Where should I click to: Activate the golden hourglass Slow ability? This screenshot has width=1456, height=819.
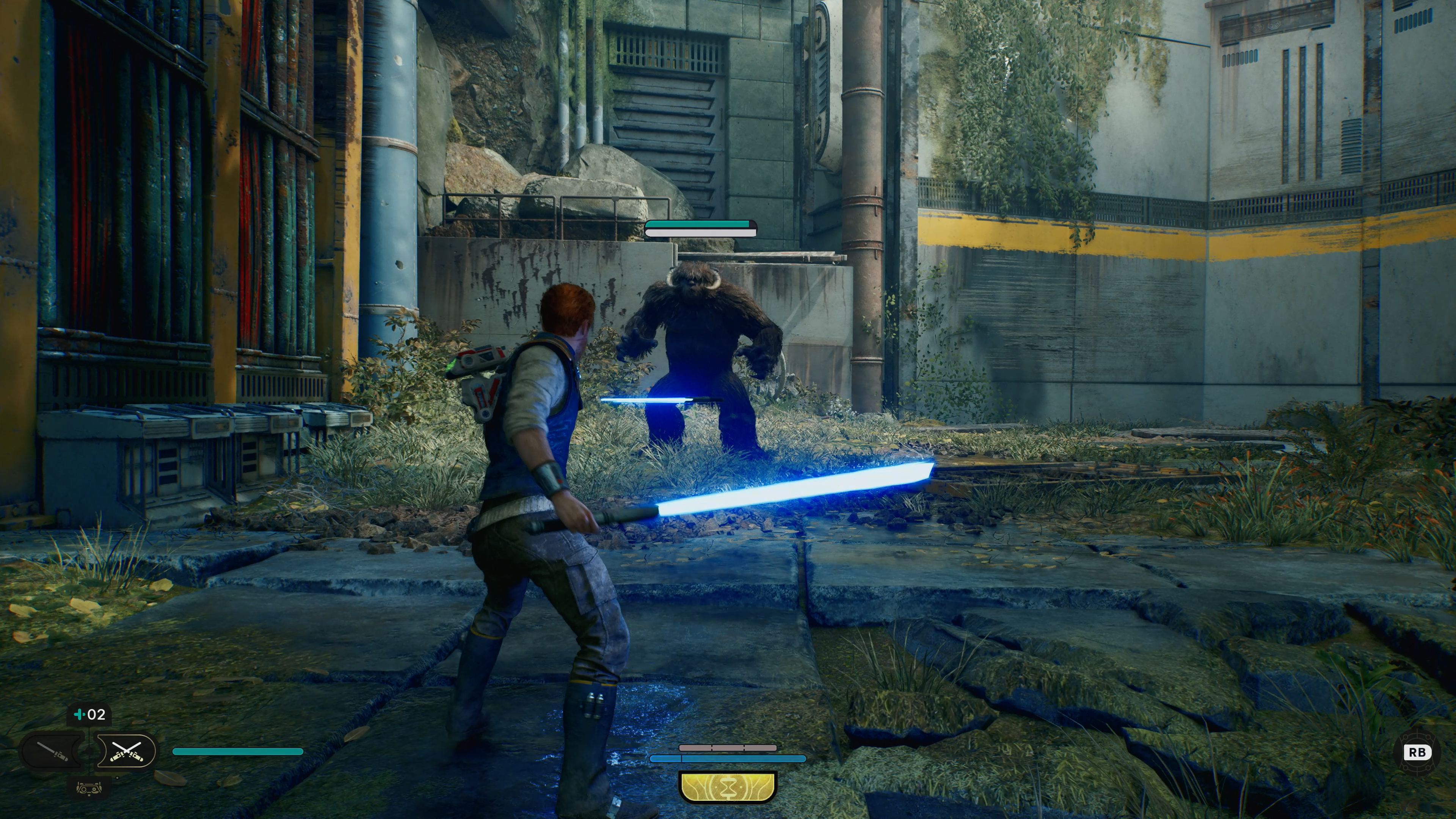coord(728,786)
